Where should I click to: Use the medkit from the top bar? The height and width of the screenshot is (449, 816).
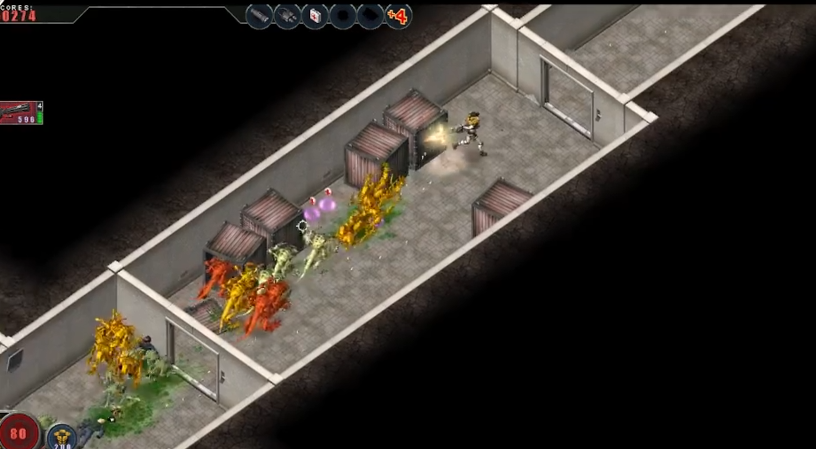tap(315, 16)
